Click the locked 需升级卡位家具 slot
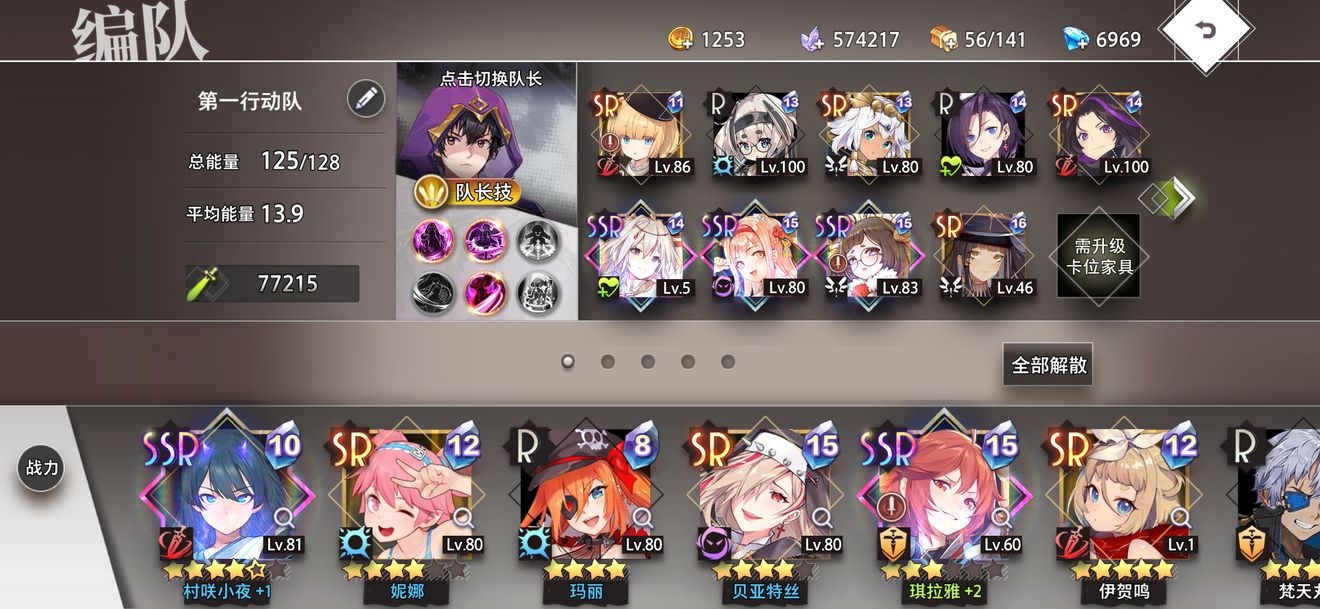1320x609 pixels. tap(1098, 255)
